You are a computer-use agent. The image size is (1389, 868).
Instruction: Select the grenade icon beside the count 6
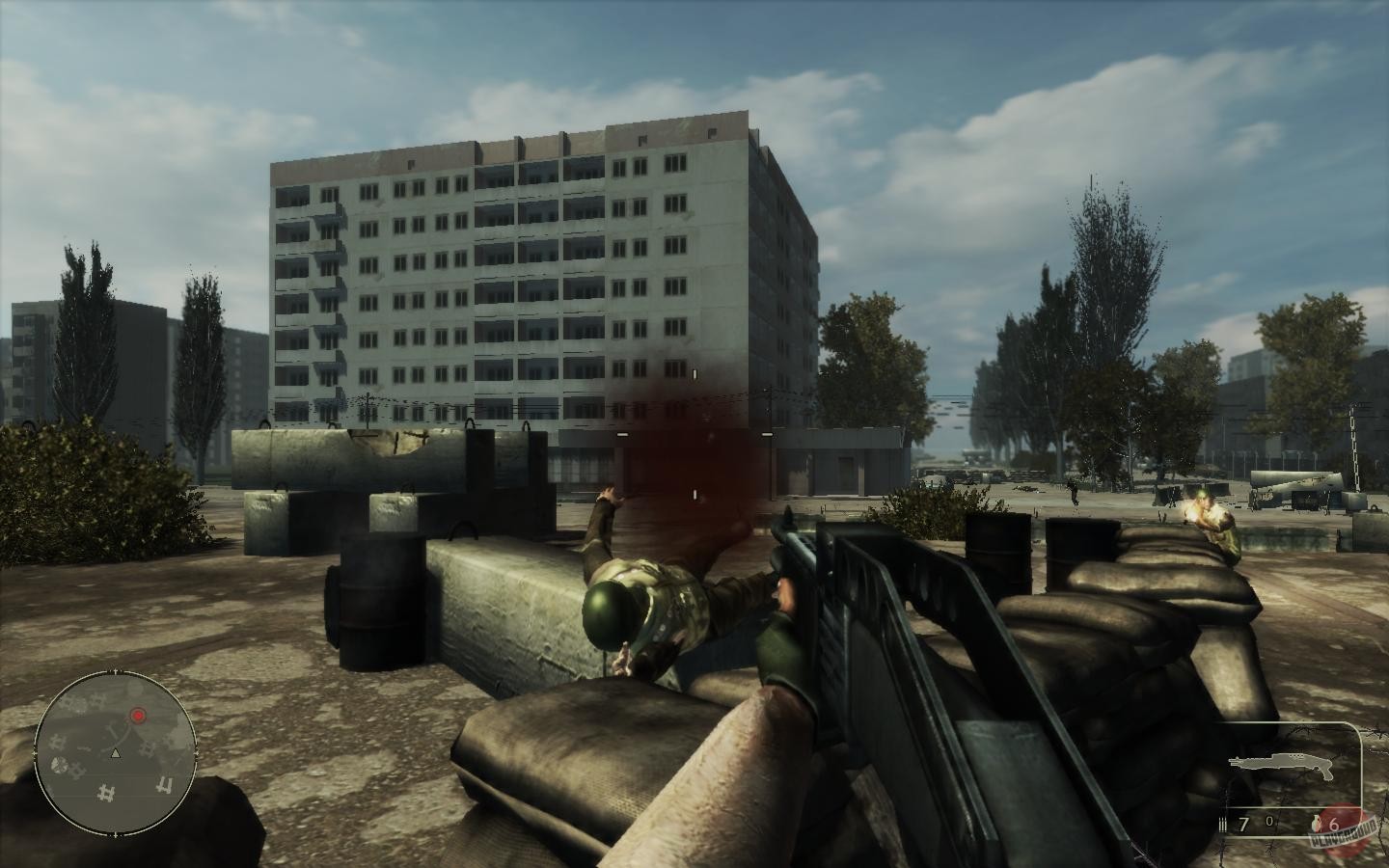(x=1316, y=822)
